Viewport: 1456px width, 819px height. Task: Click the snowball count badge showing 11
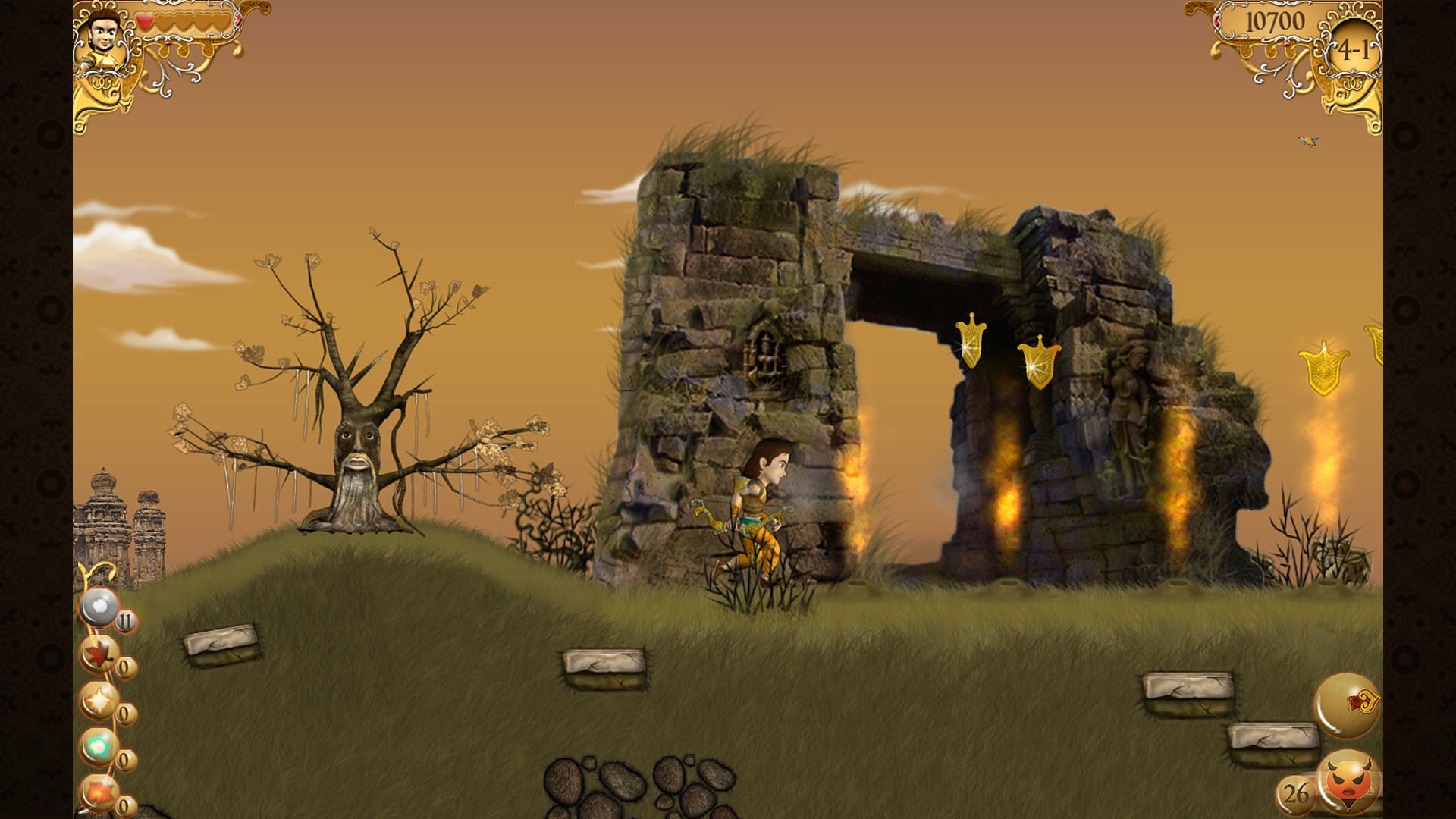(124, 620)
